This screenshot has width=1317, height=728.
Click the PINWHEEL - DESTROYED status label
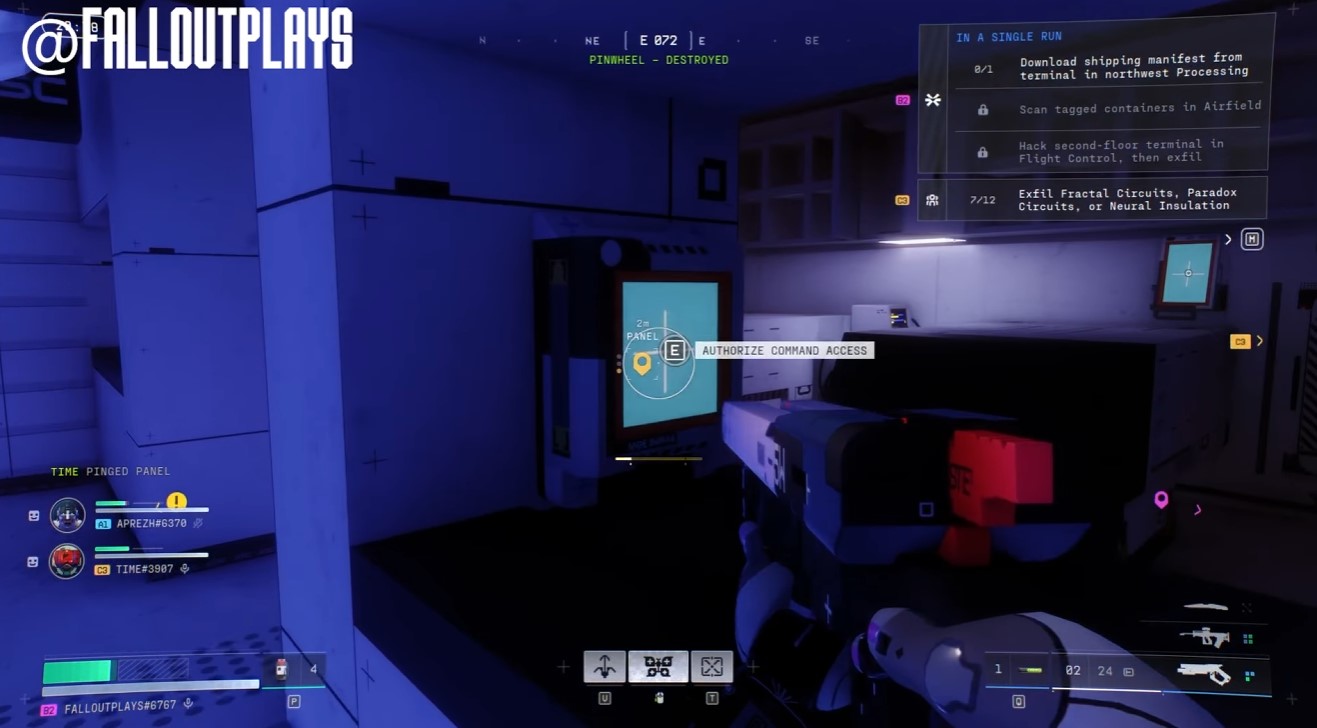658,58
